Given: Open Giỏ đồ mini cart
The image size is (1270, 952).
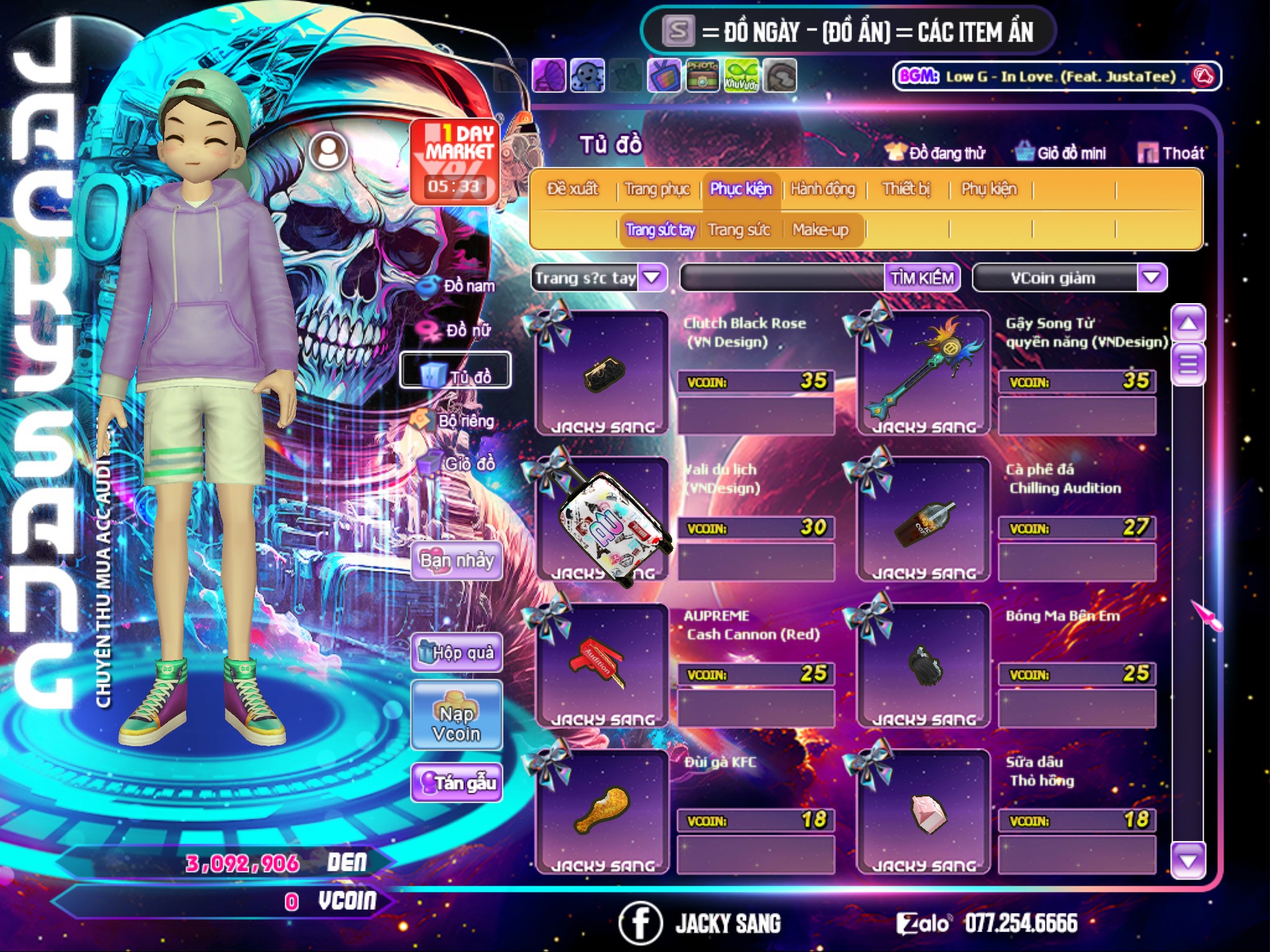Looking at the screenshot, I should coord(1061,153).
